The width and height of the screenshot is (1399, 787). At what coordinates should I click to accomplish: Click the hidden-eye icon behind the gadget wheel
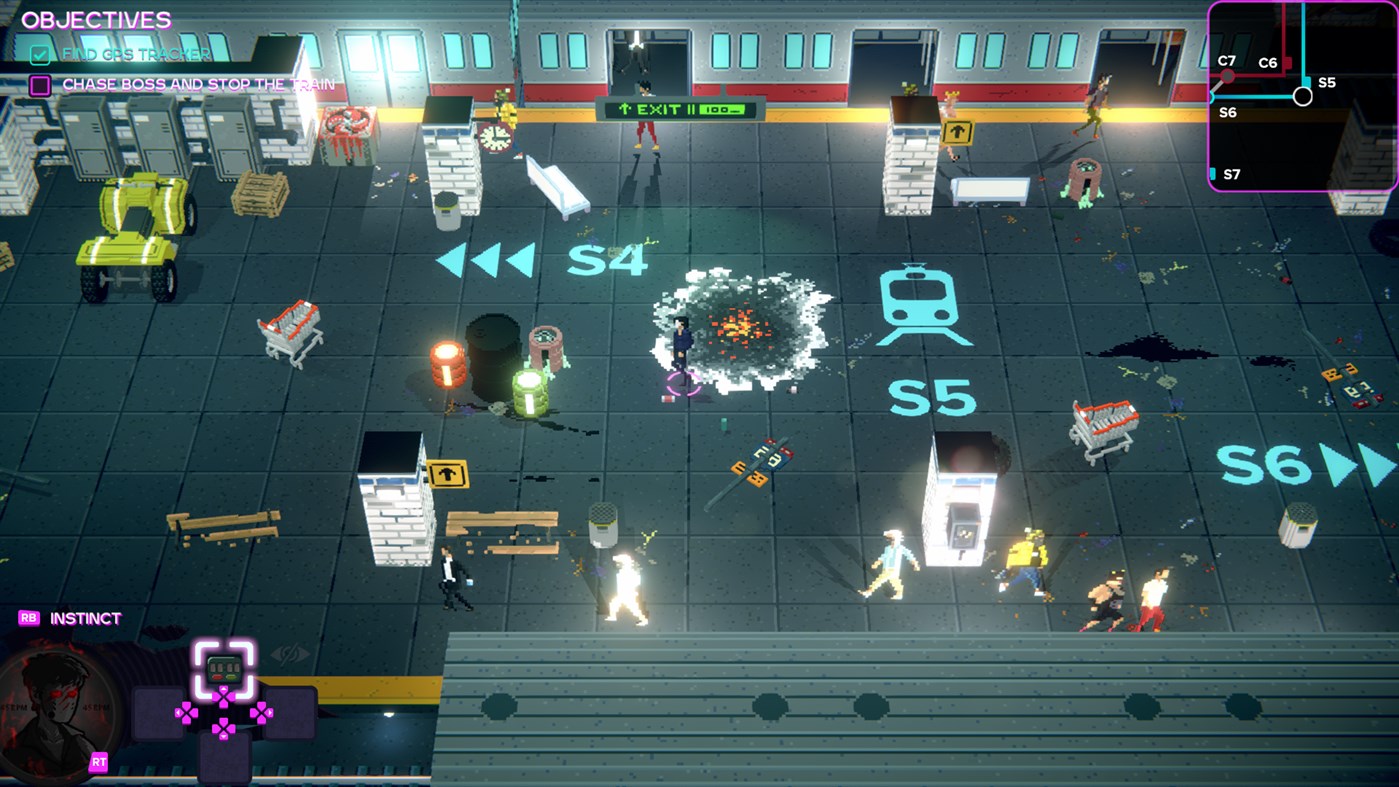point(289,654)
